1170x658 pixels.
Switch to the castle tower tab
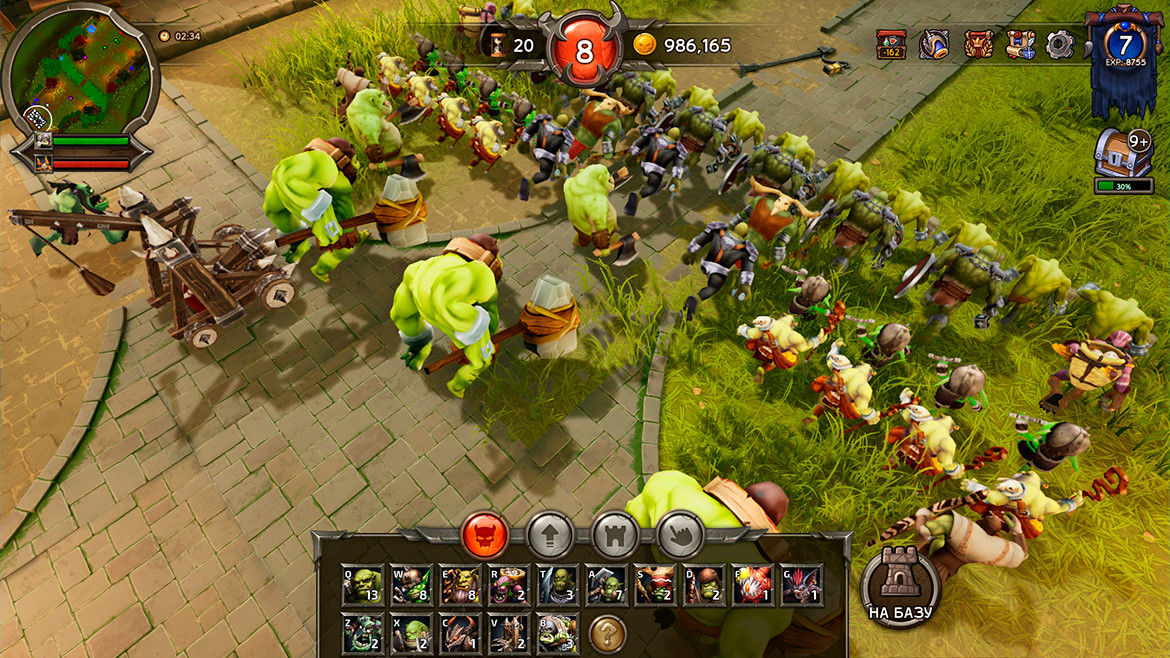[x=615, y=536]
